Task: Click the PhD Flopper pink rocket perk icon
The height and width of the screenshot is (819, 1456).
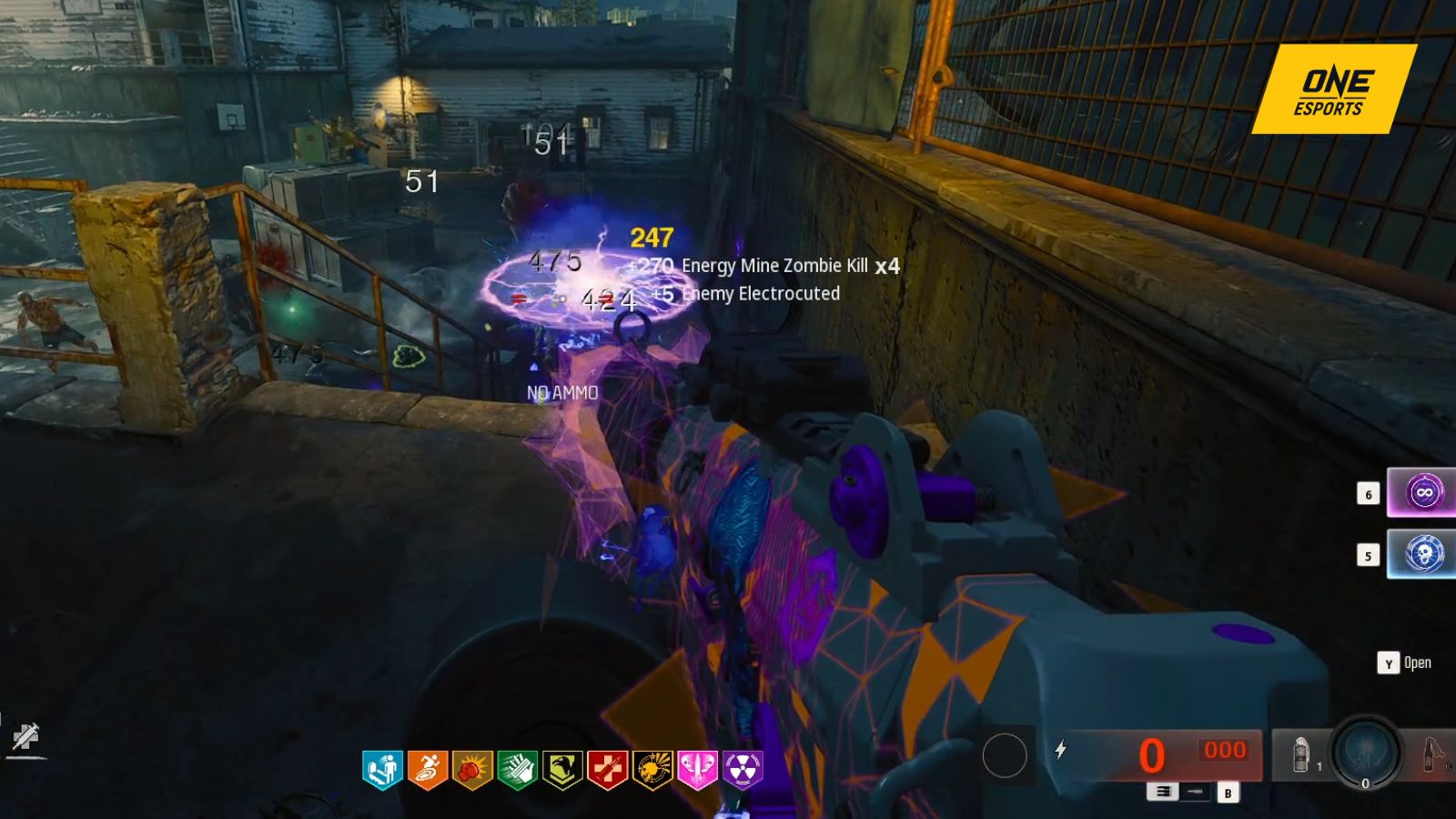Action: (x=694, y=769)
